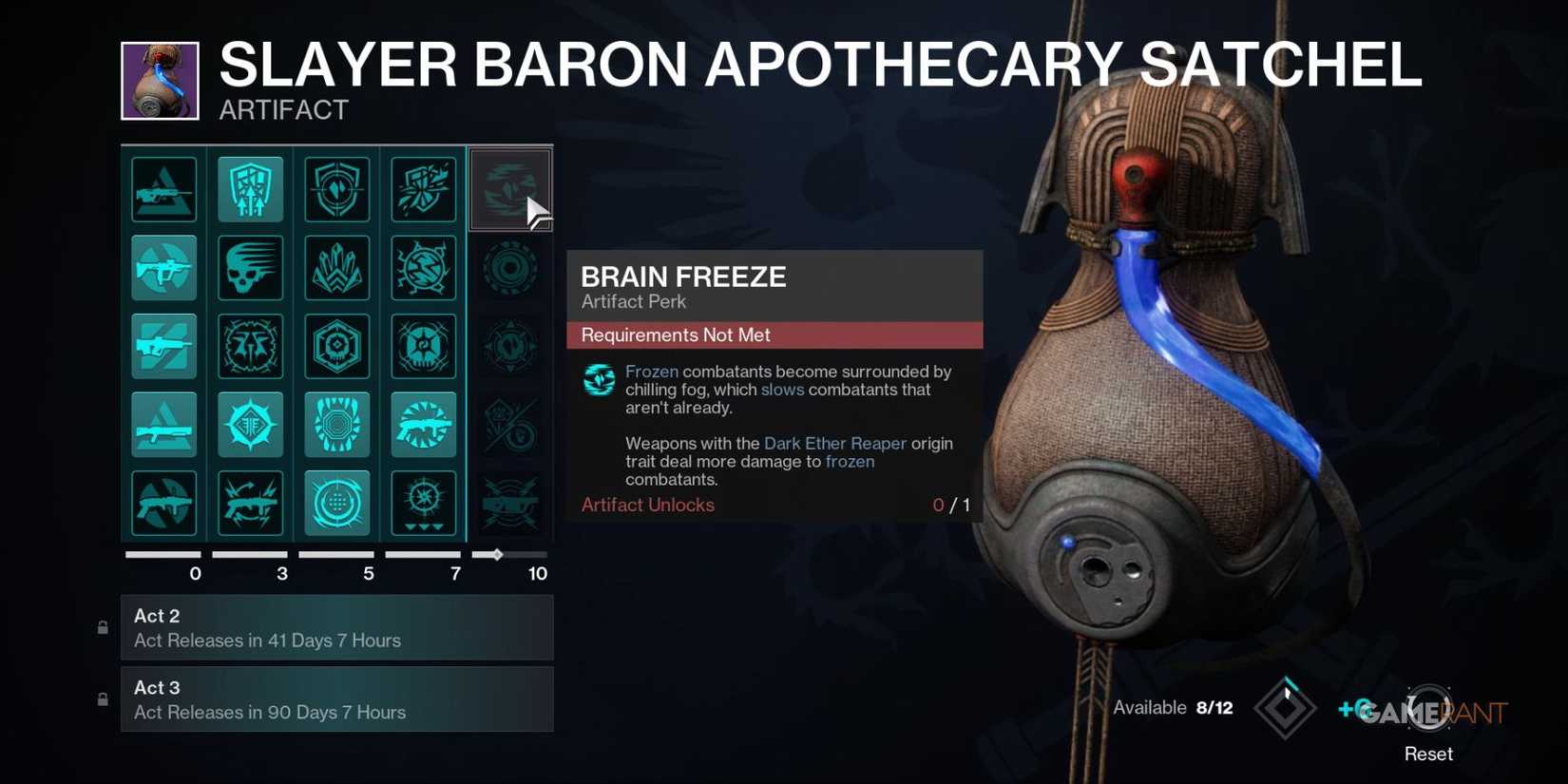Click the spiked octagon perk icon
The width and height of the screenshot is (1568, 784).
pos(336,425)
